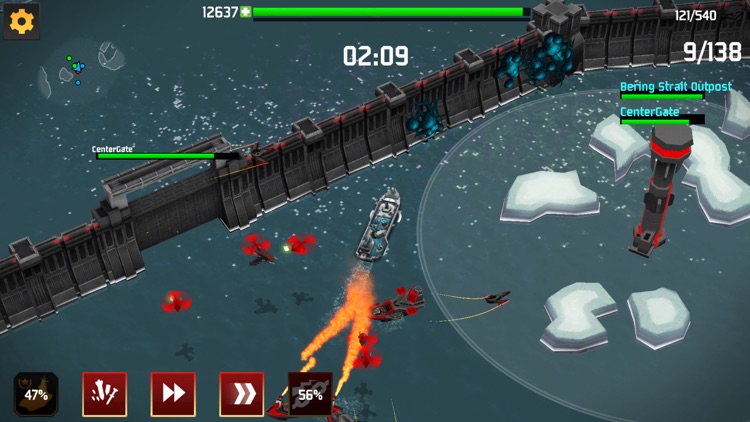Trigger the fast-forward double arrow ability

(173, 394)
